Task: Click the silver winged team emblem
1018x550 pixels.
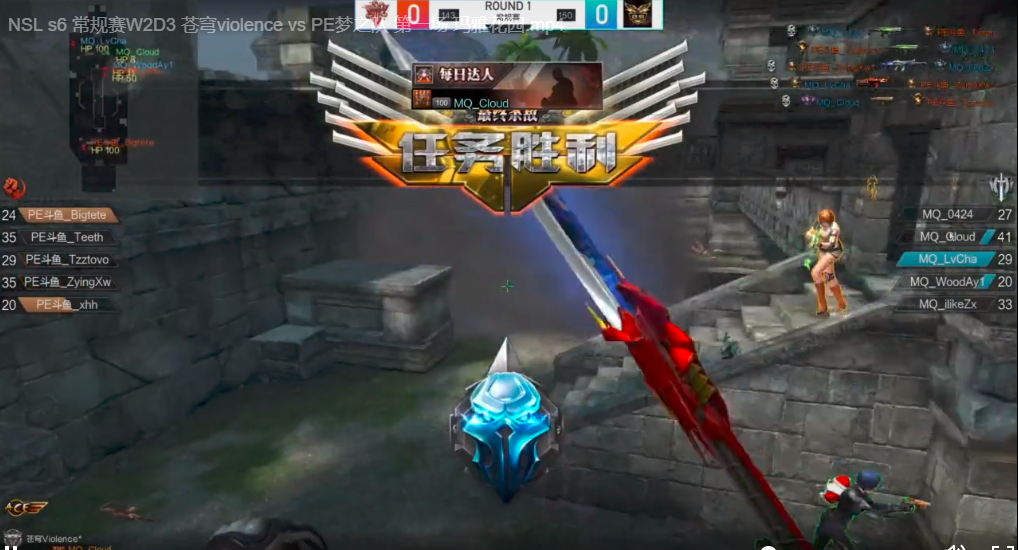Action: 1001,186
